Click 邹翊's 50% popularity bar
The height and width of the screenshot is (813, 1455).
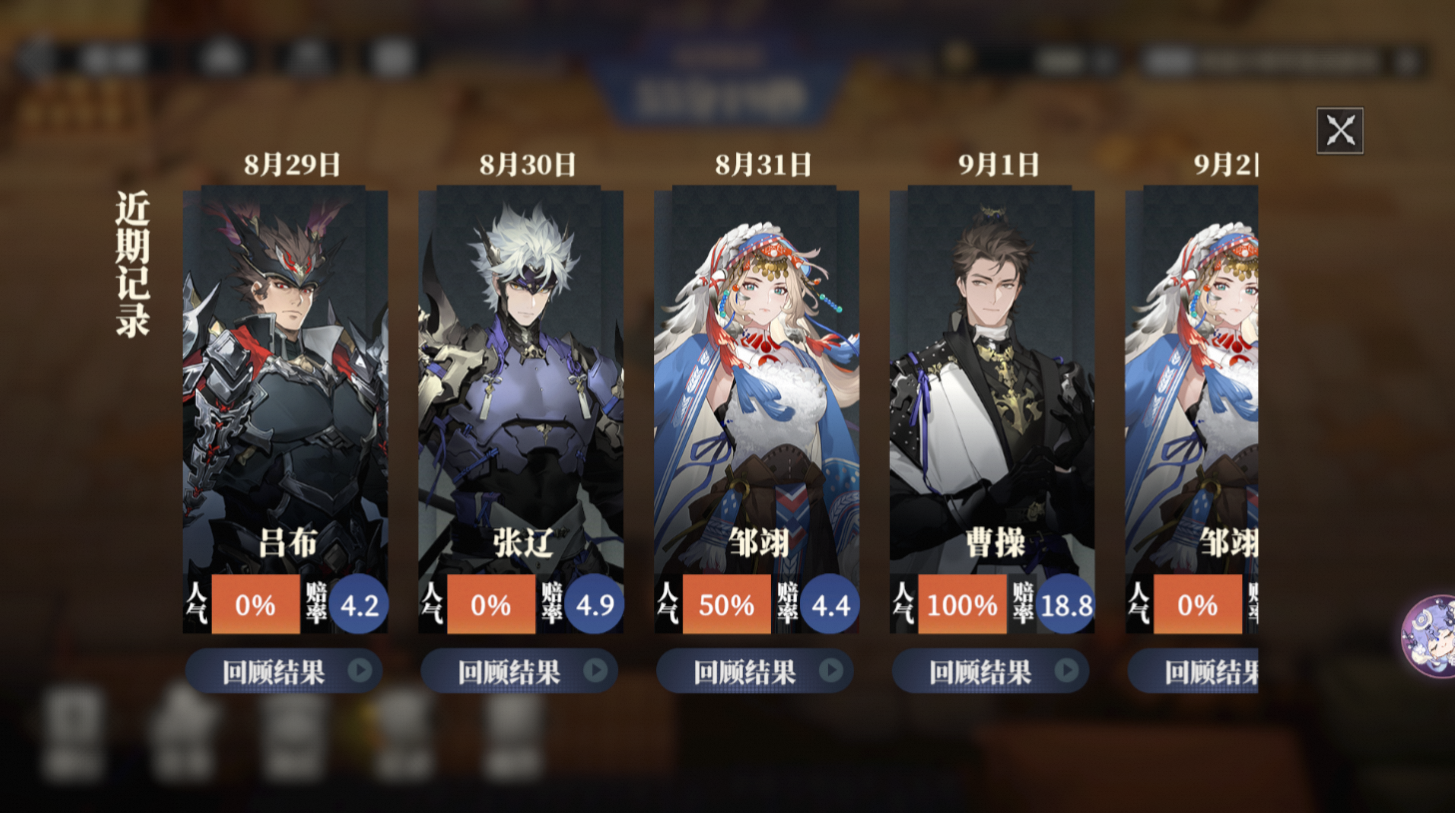[726, 604]
